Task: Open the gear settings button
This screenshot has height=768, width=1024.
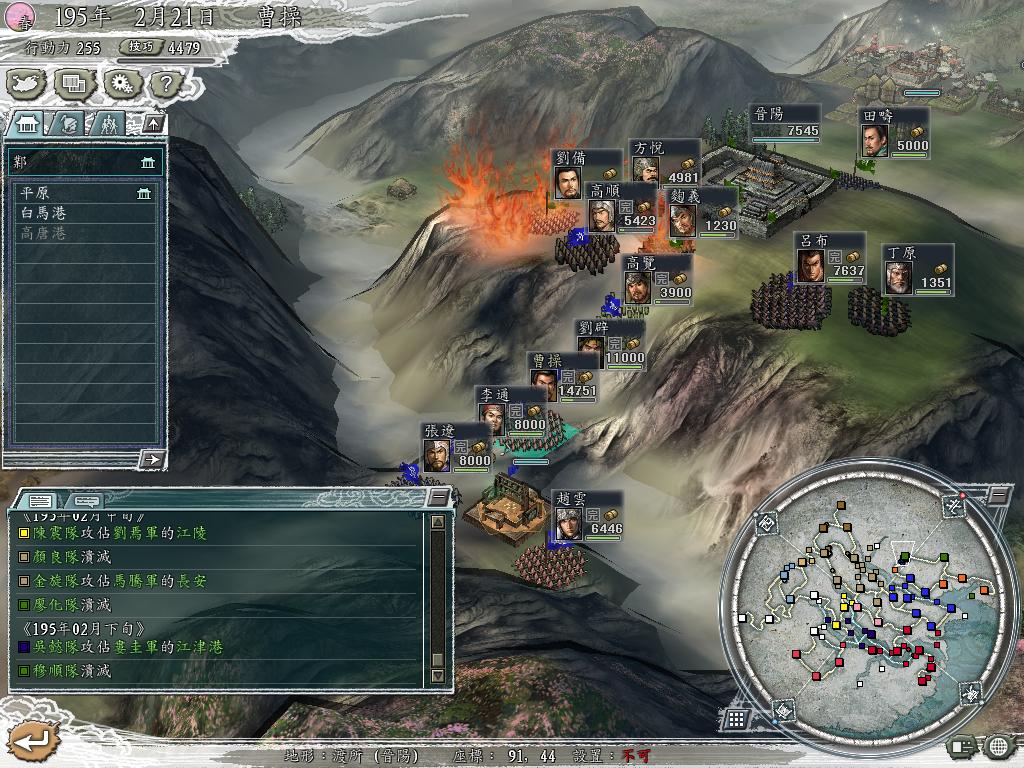Action: point(121,83)
